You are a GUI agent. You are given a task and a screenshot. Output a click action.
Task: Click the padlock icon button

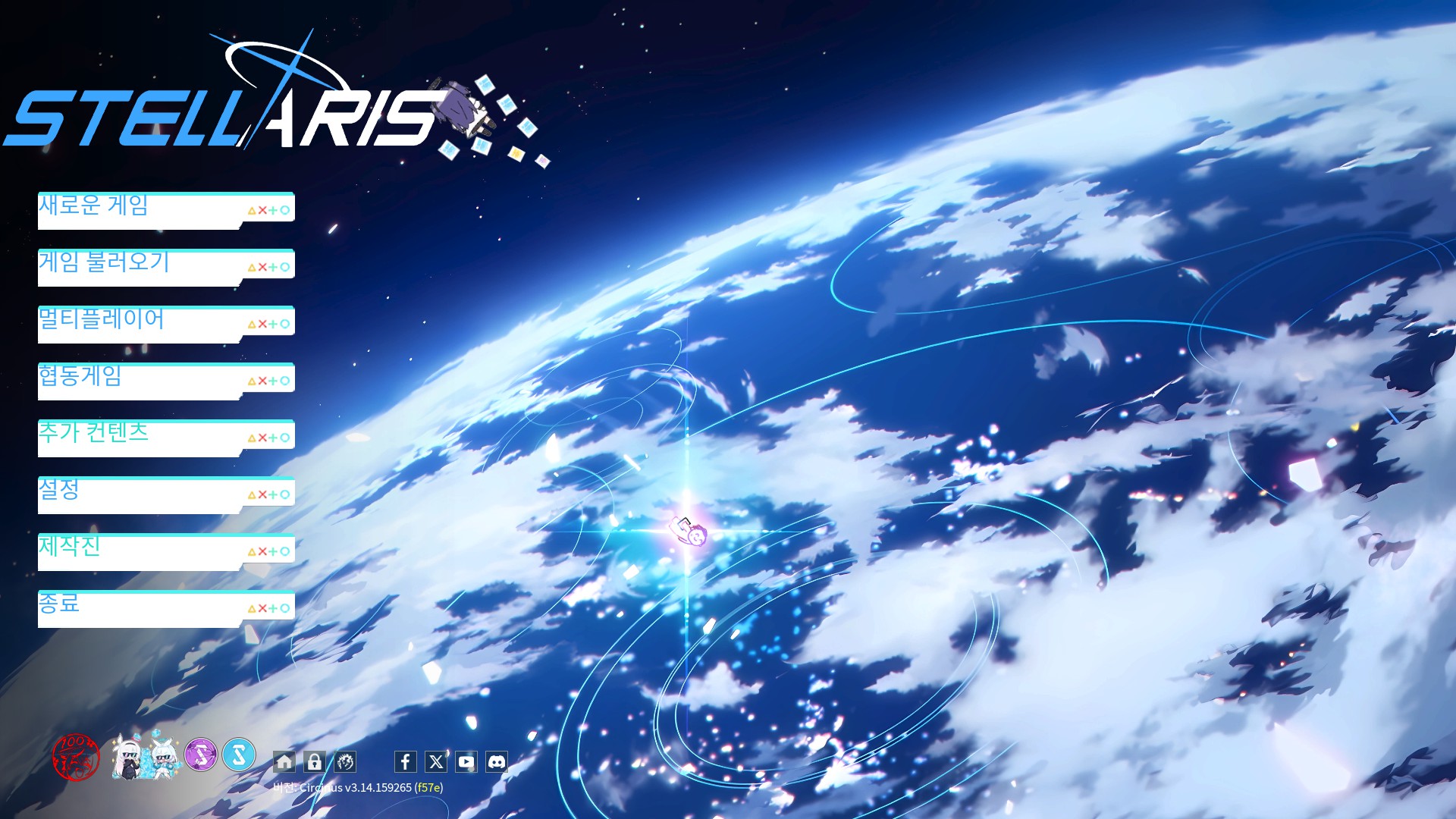click(315, 761)
